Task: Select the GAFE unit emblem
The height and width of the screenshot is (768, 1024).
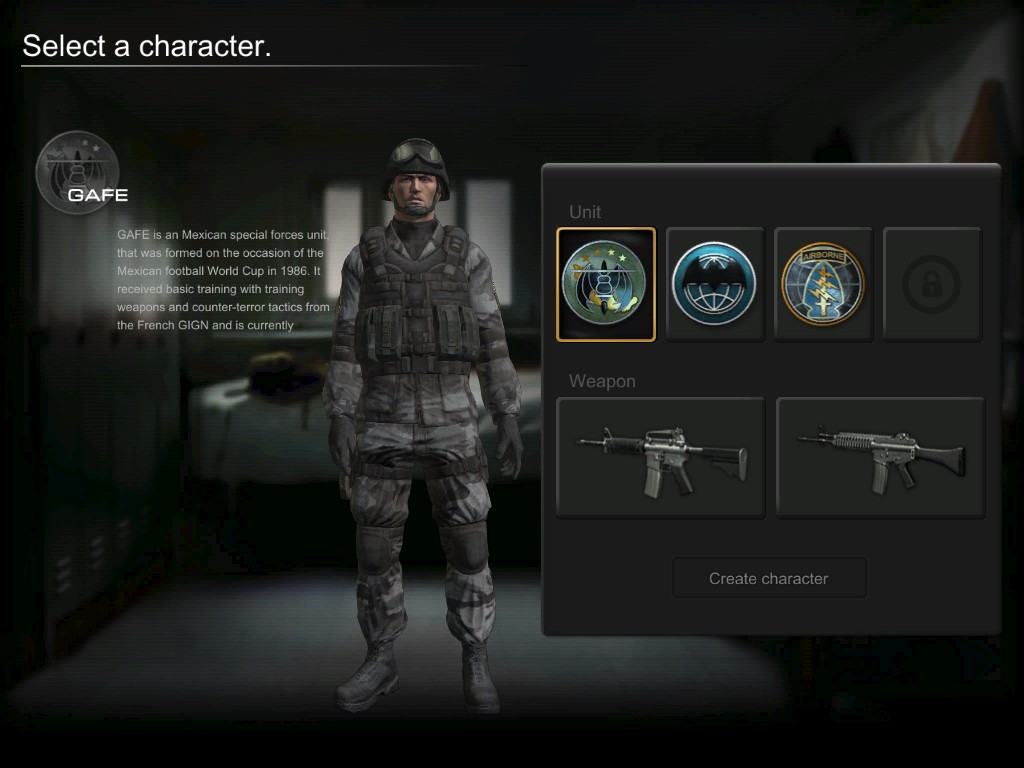Action: [x=606, y=284]
